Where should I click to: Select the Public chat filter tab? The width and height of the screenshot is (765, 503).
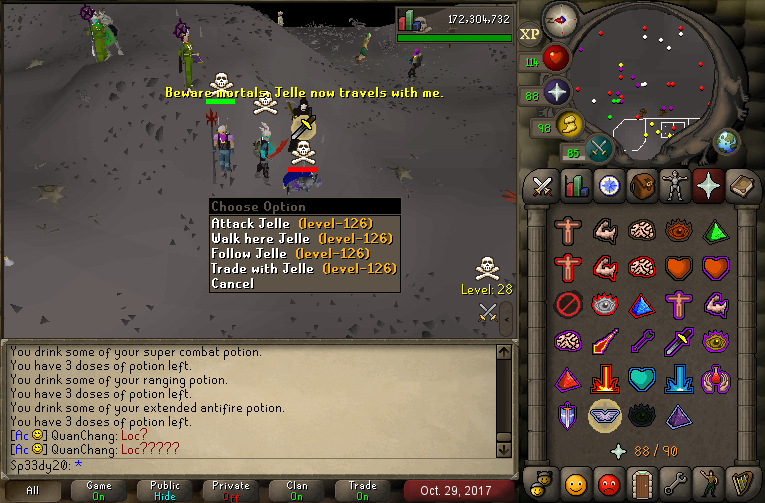[x=165, y=490]
